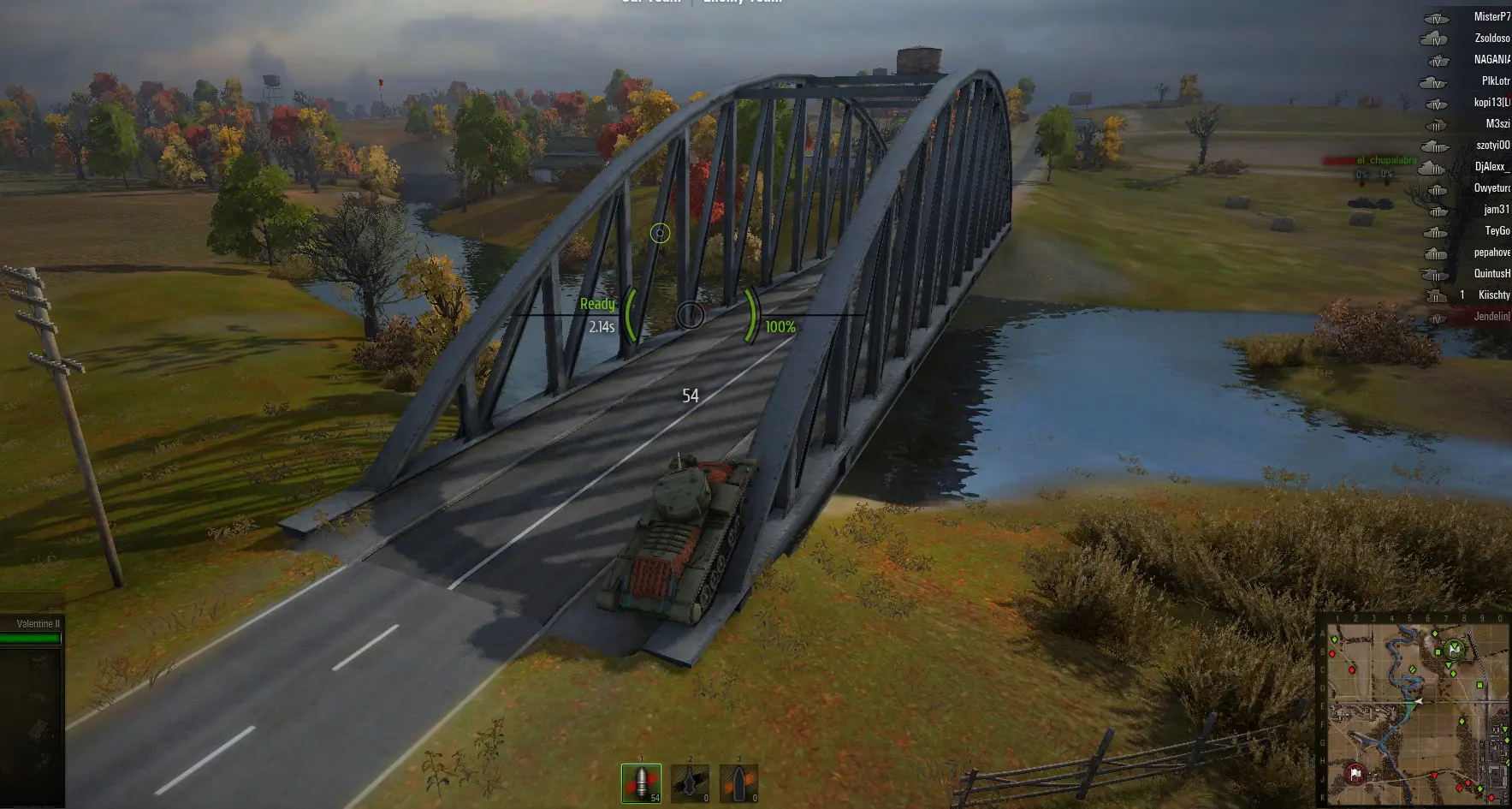Select M3szi in the player list
Viewport: 1512px width, 809px height.
[1497, 124]
